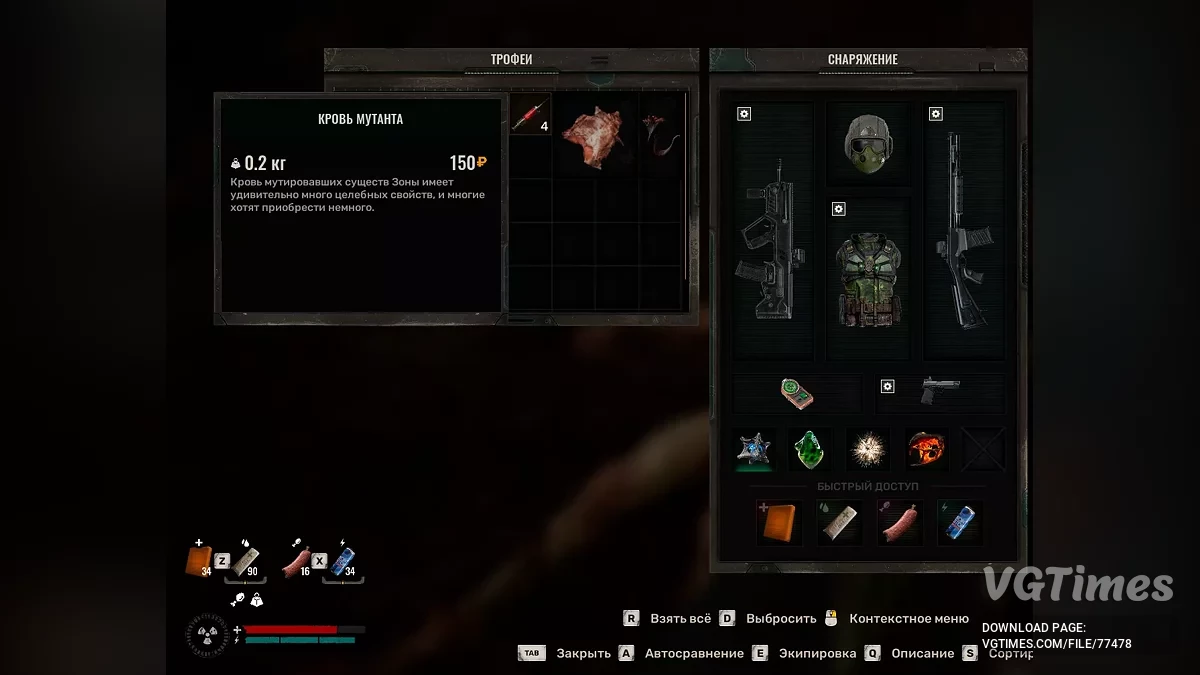This screenshot has width=1200, height=675.
Task: Select the mutant blood syringe stack
Action: tap(530, 116)
